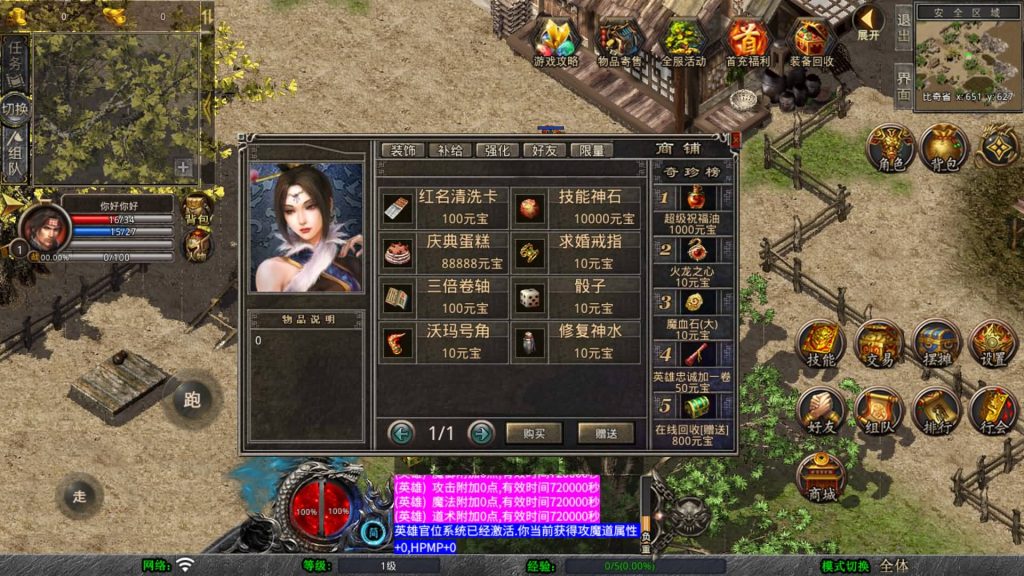The width and height of the screenshot is (1024, 576).
Task: Select the 技能神石 item
Action: coord(577,208)
